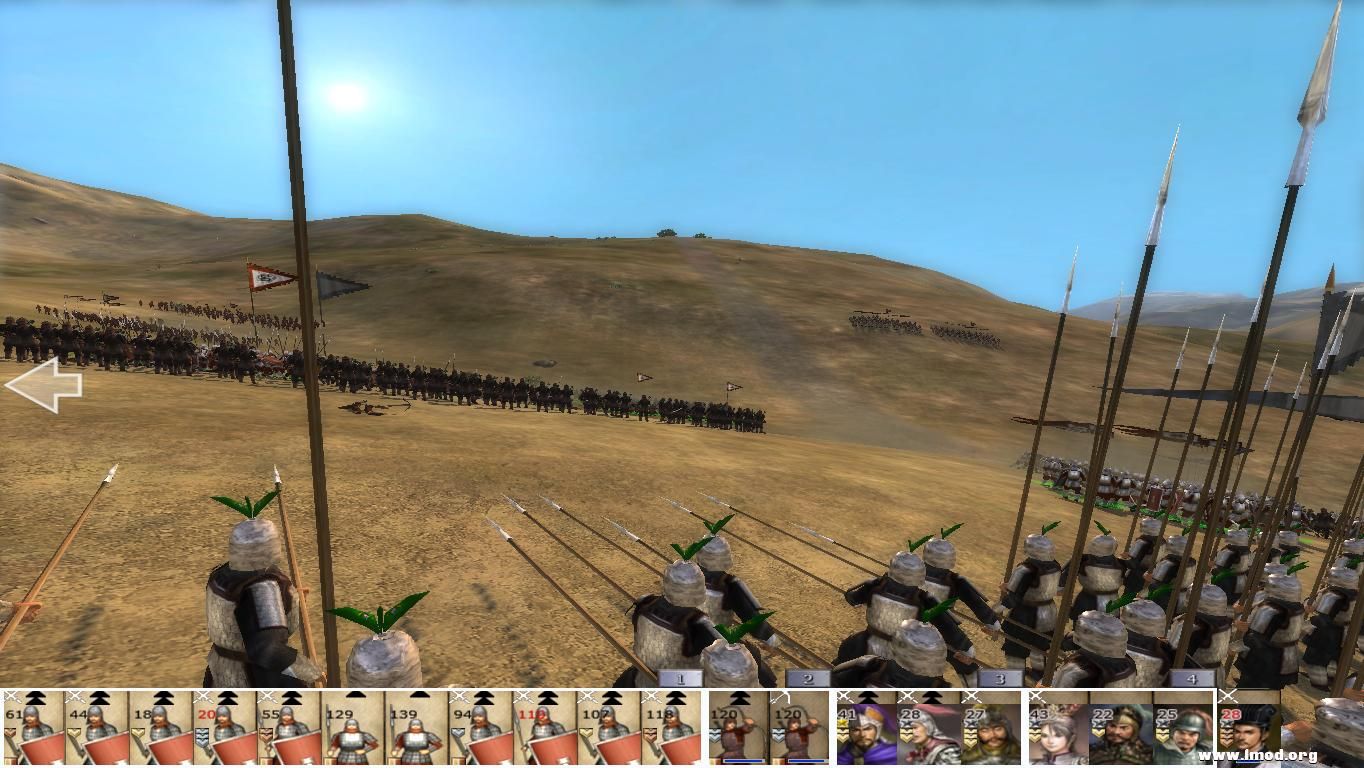Click group number 3 above the unit cards
Viewport: 1364px width, 768px height.
tap(1001, 679)
